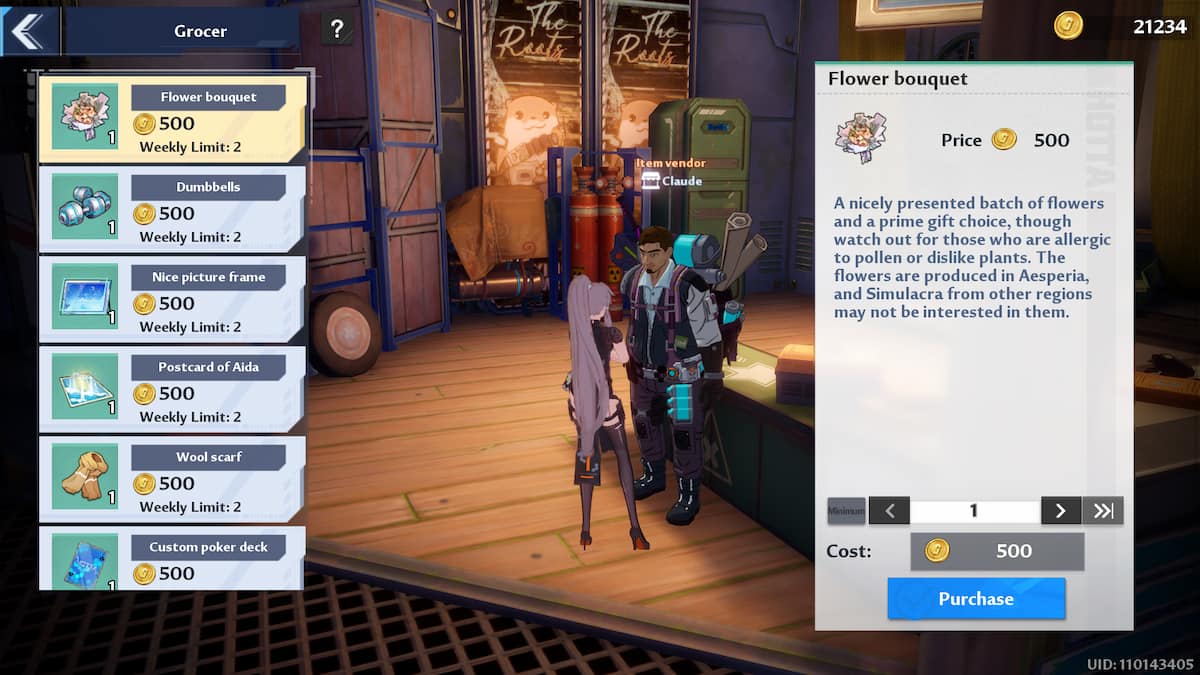Click the Purchase button

click(975, 599)
